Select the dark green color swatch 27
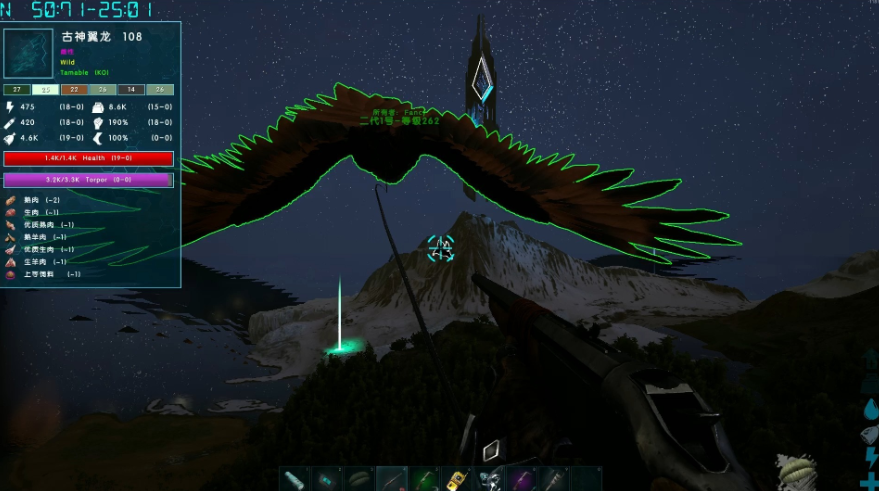Image resolution: width=879 pixels, height=491 pixels. click(x=17, y=89)
